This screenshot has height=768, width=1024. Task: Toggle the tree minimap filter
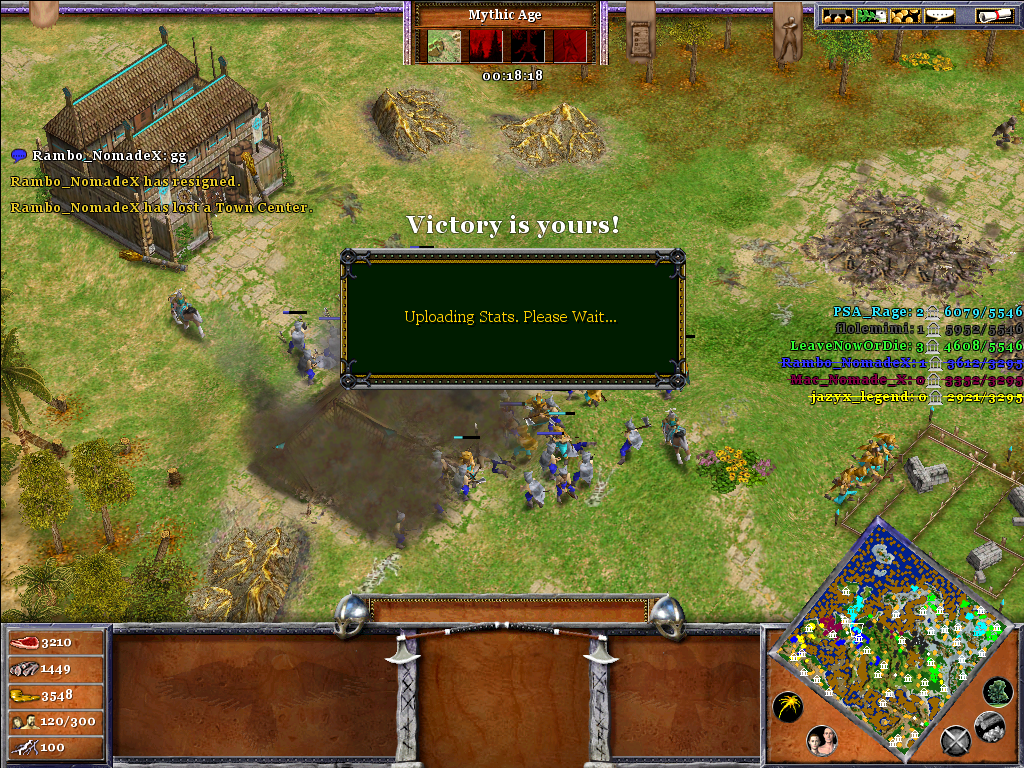[x=997, y=691]
